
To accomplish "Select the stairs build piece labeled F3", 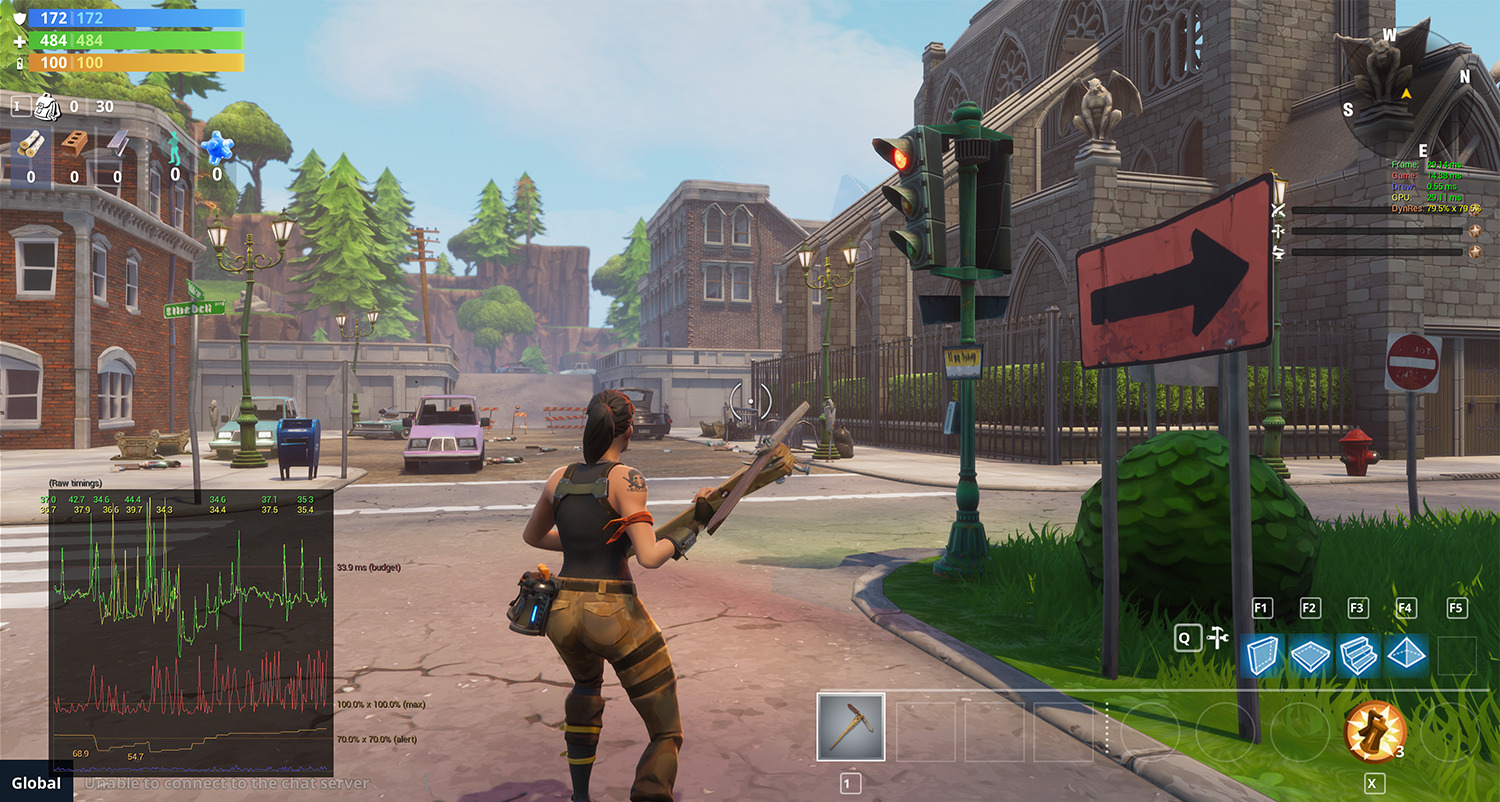I will click(x=1358, y=652).
